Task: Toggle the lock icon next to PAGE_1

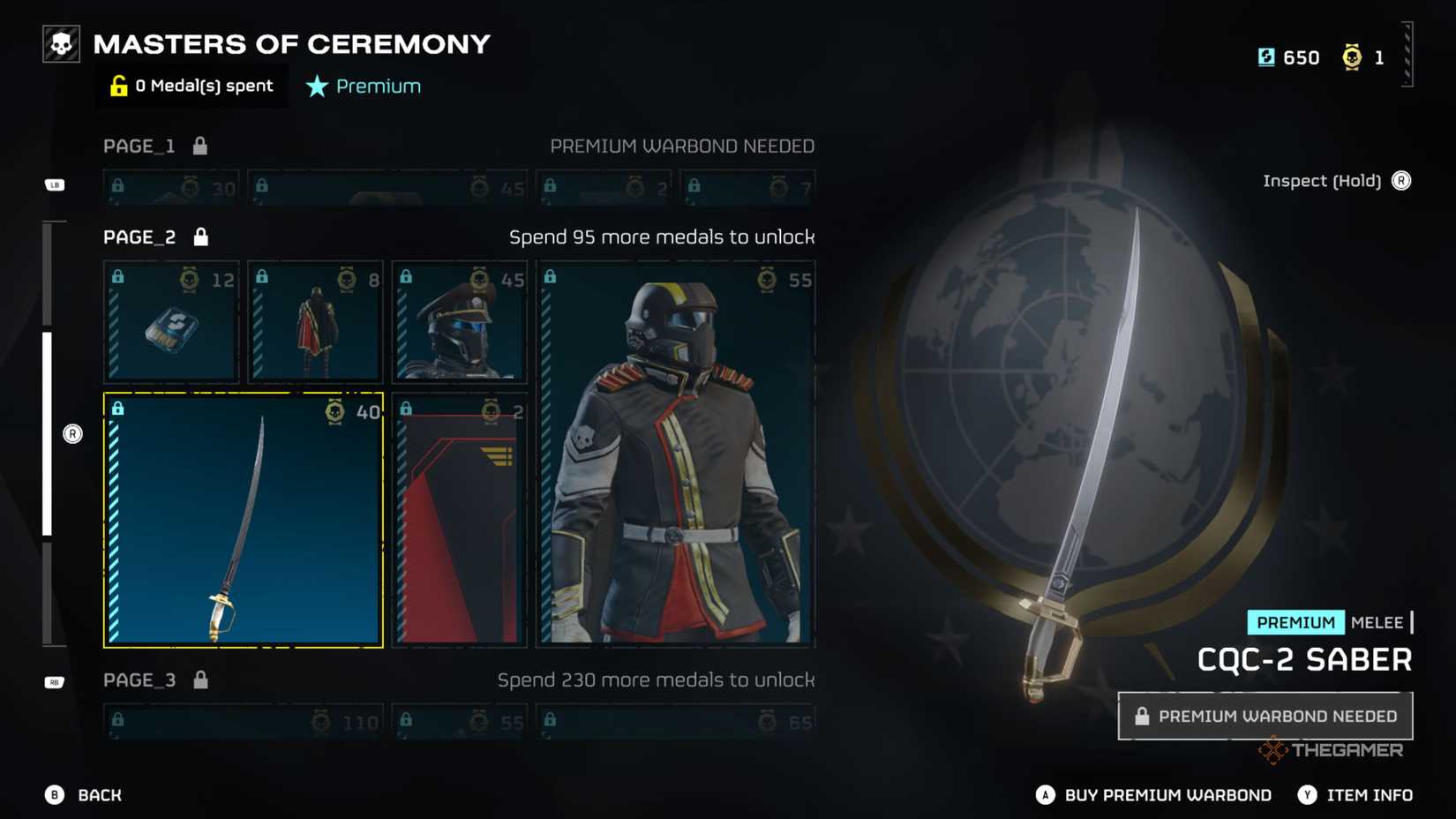Action: pyautogui.click(x=199, y=146)
